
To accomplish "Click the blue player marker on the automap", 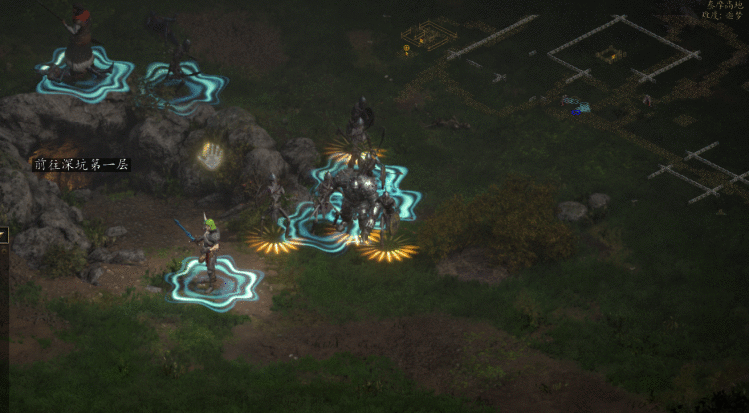I will [575, 112].
